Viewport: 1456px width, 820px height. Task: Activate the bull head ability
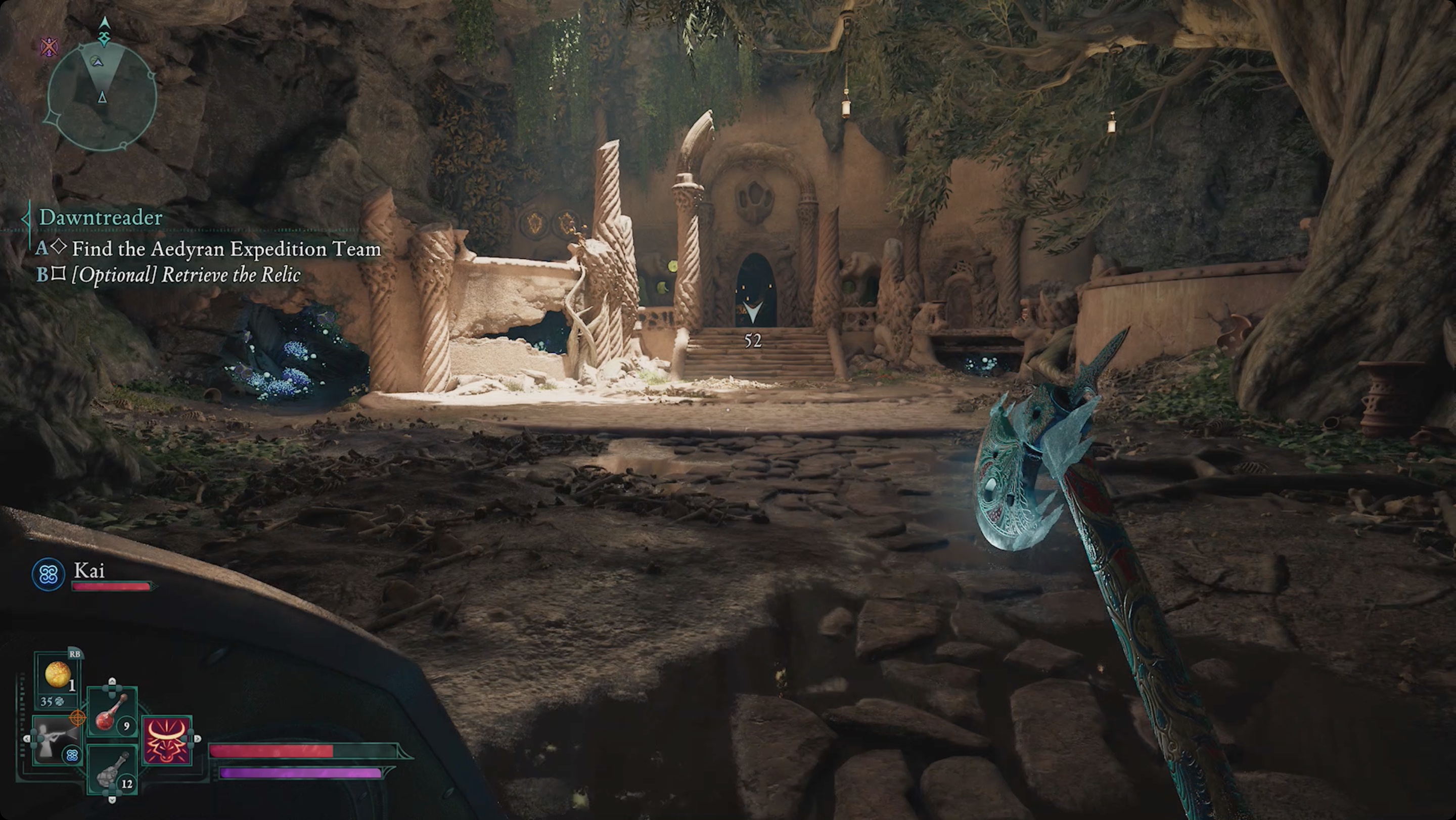tap(167, 740)
